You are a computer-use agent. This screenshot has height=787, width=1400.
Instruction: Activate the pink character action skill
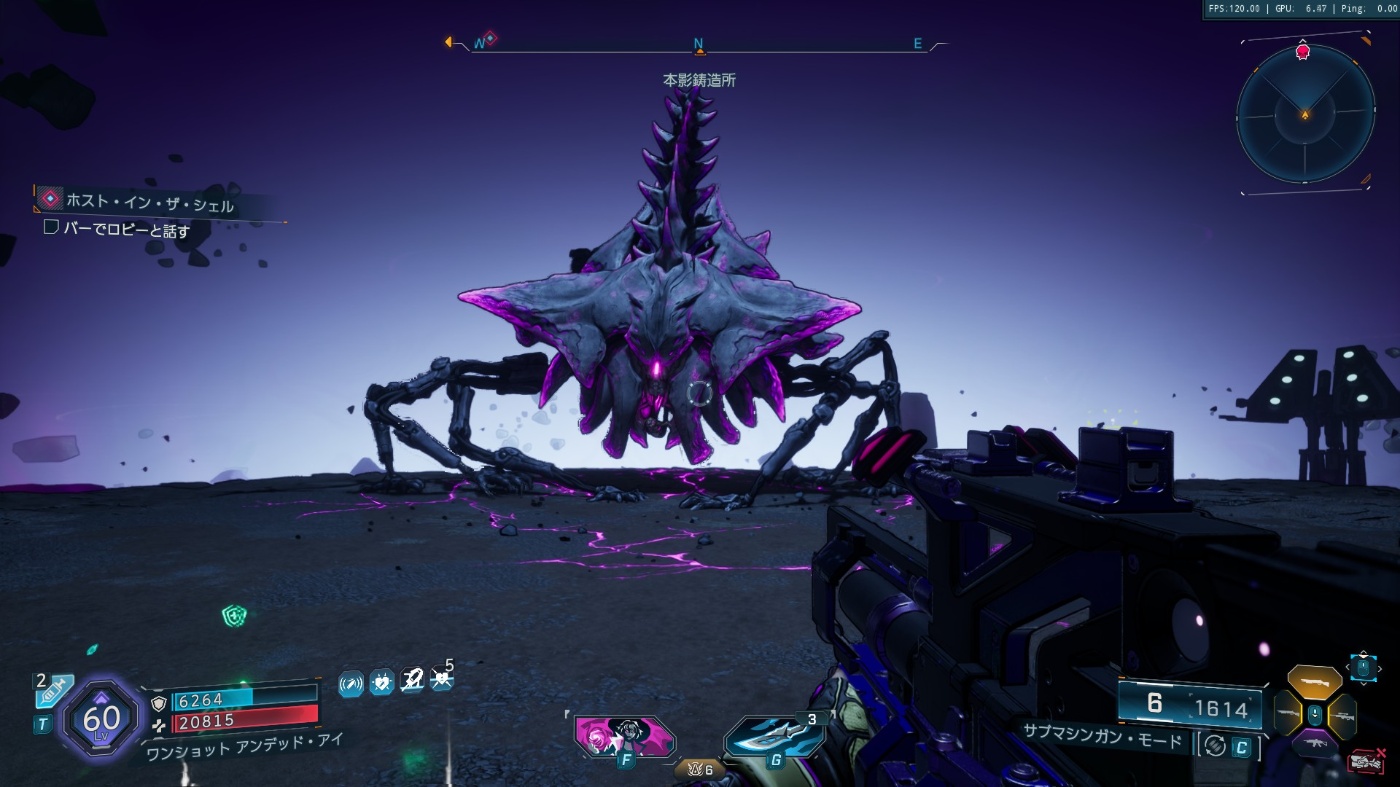coord(624,738)
